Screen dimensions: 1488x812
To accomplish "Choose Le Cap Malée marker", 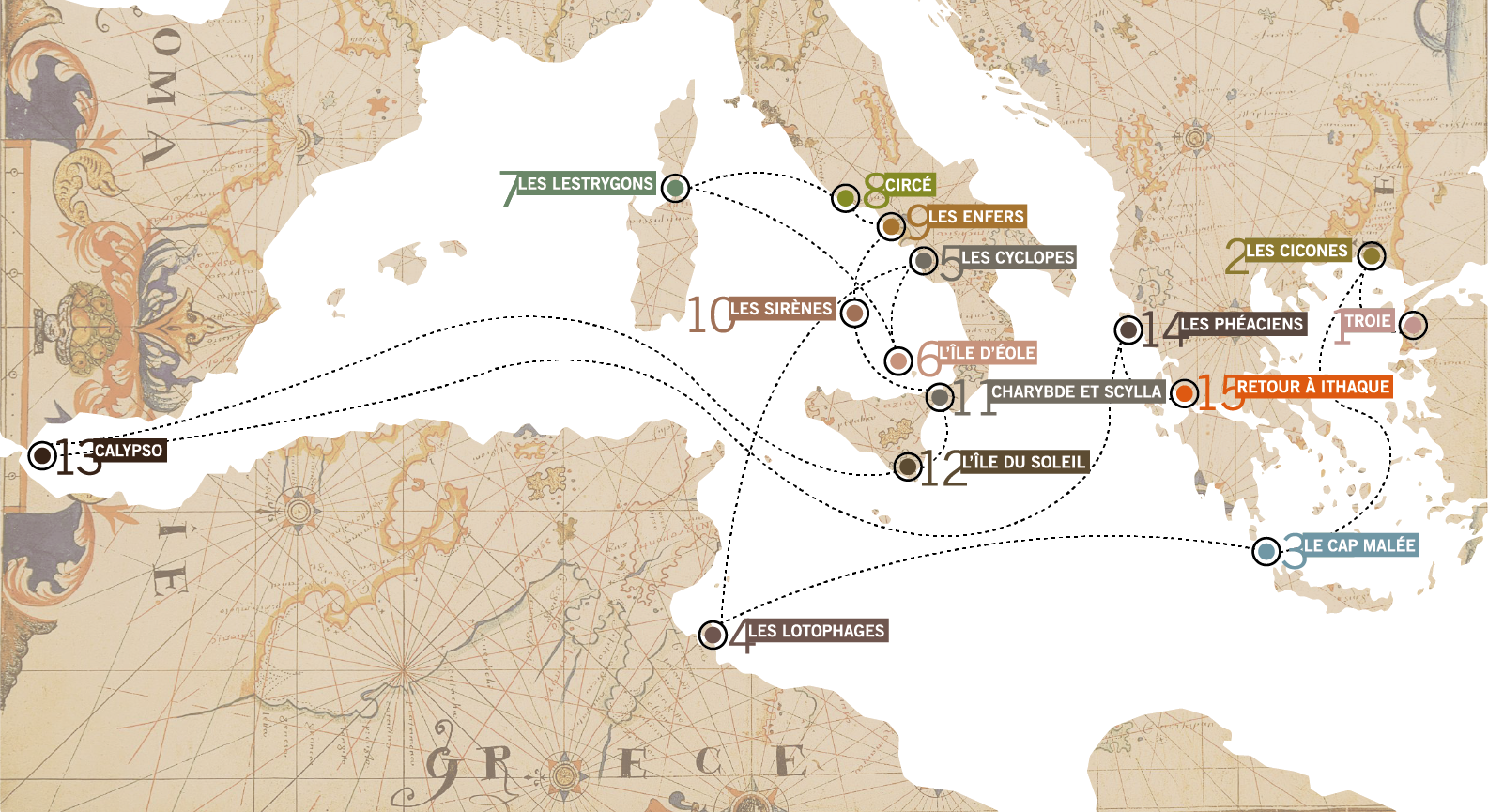I will click(x=1266, y=551).
